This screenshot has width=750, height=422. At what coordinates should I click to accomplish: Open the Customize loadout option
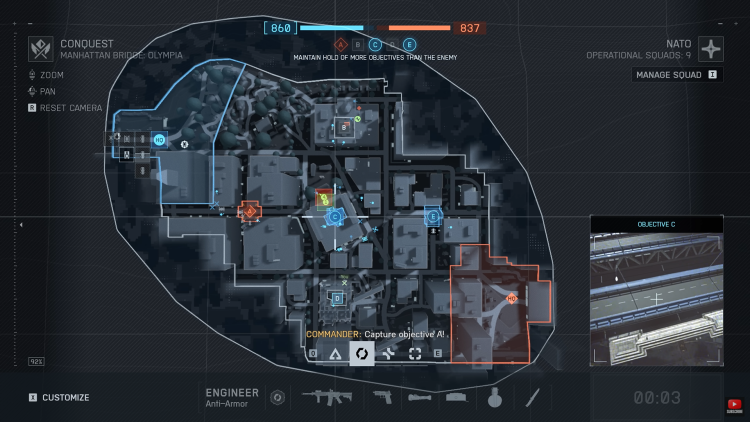click(x=59, y=397)
